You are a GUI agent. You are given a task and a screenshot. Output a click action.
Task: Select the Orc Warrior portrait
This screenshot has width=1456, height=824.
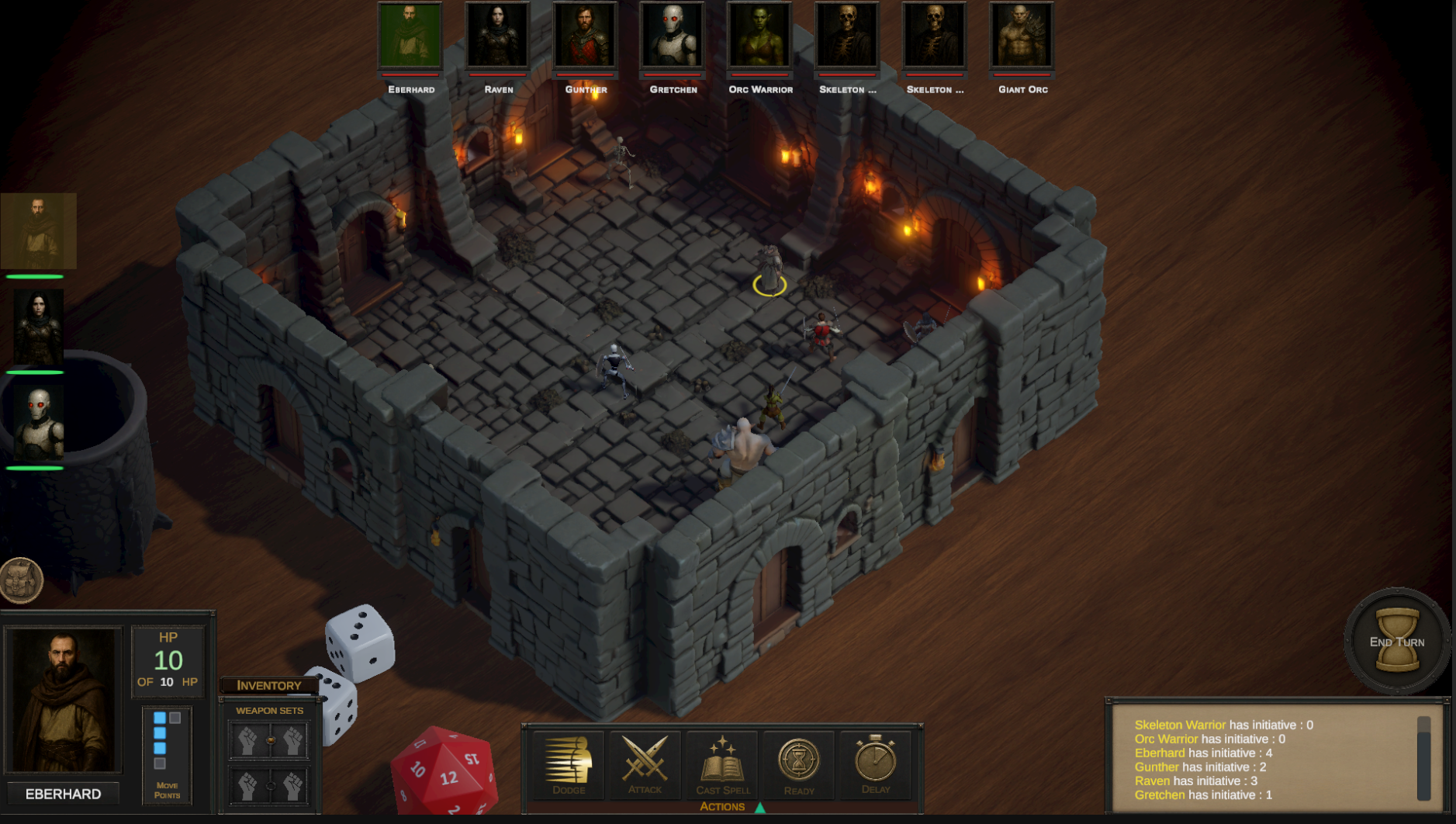coord(760,36)
